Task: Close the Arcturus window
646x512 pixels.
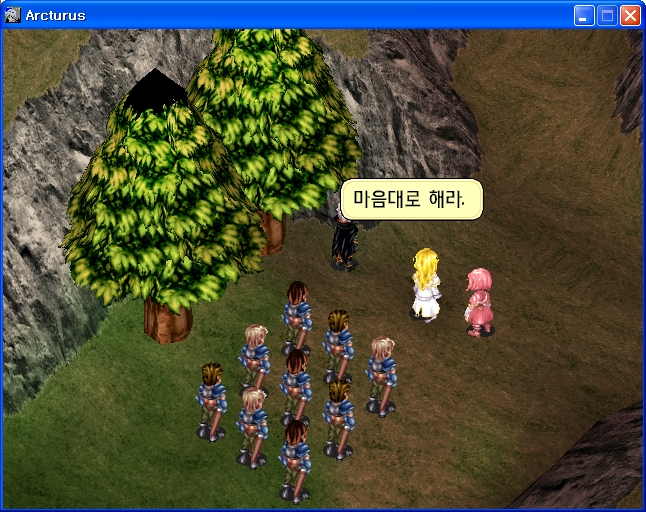Action: coord(630,15)
